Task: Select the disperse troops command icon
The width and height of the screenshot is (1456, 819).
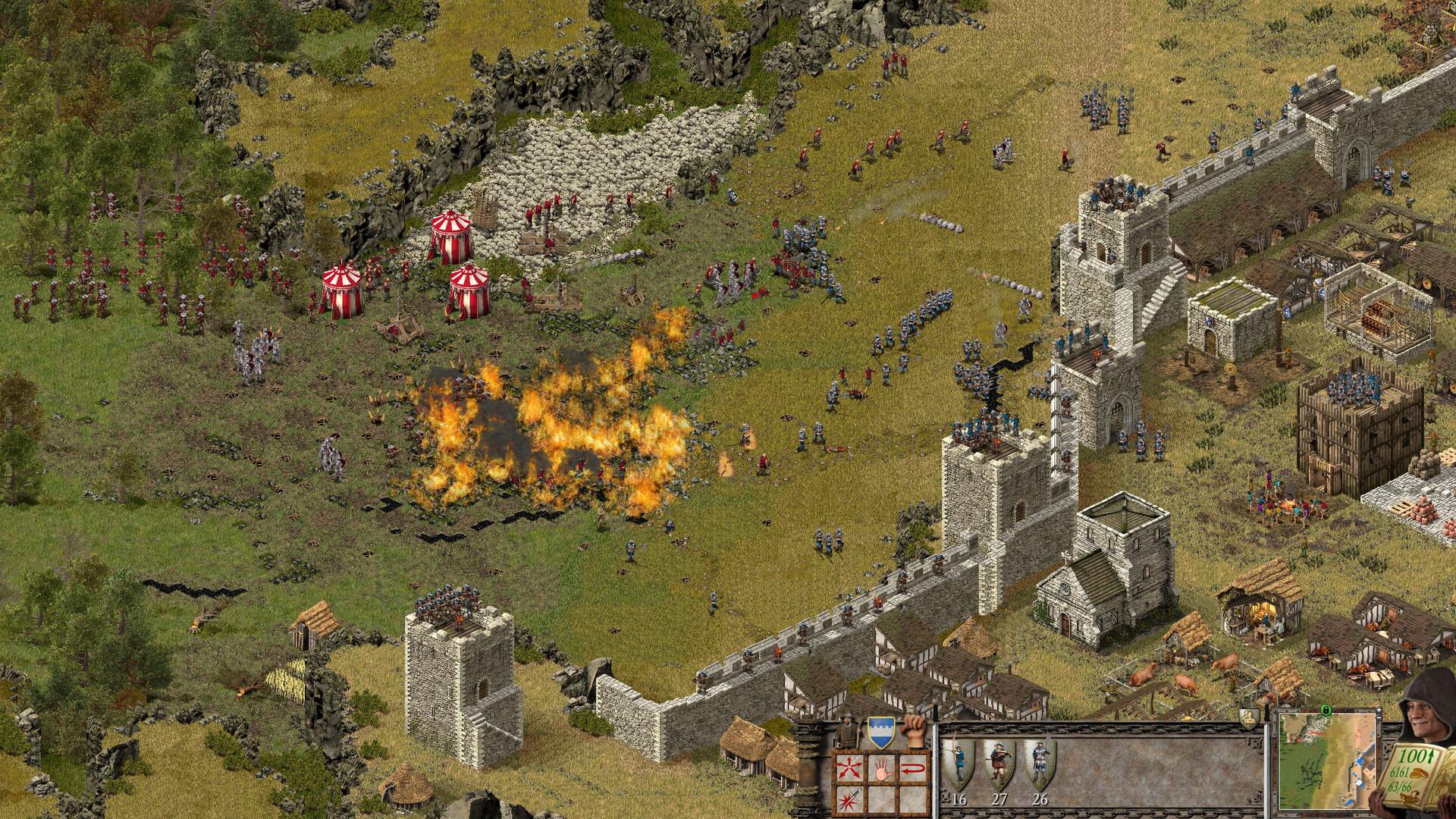Action: (x=849, y=767)
